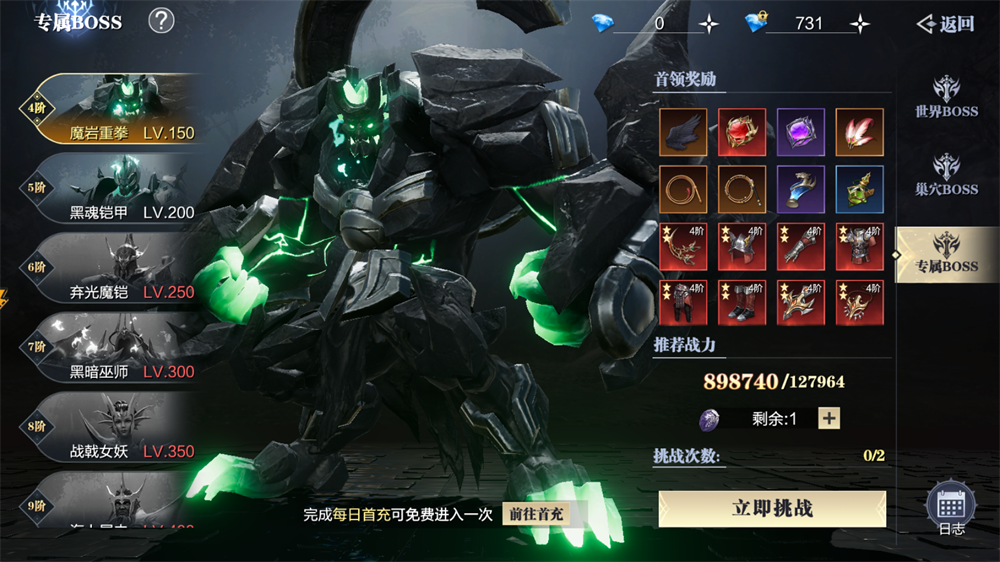Go back with the 返回 button

(x=945, y=24)
